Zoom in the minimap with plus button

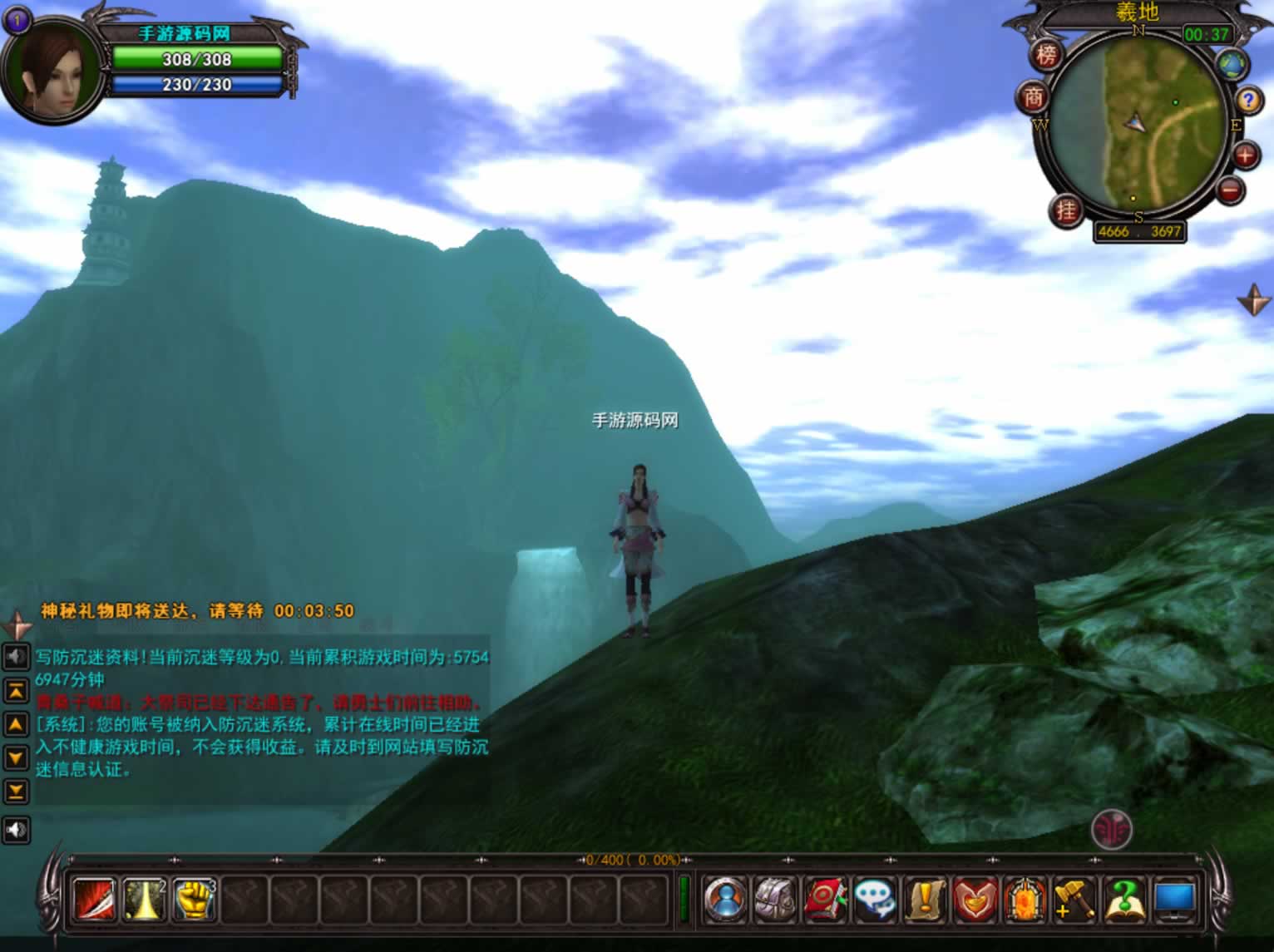coord(1245,155)
